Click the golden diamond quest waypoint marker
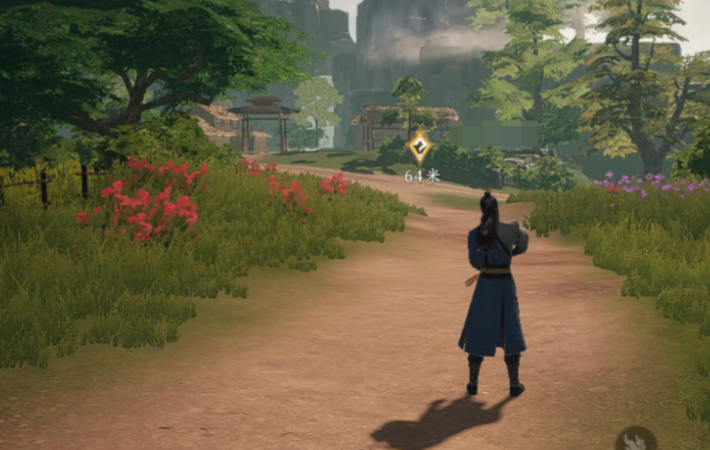Image resolution: width=710 pixels, height=450 pixels. (421, 148)
